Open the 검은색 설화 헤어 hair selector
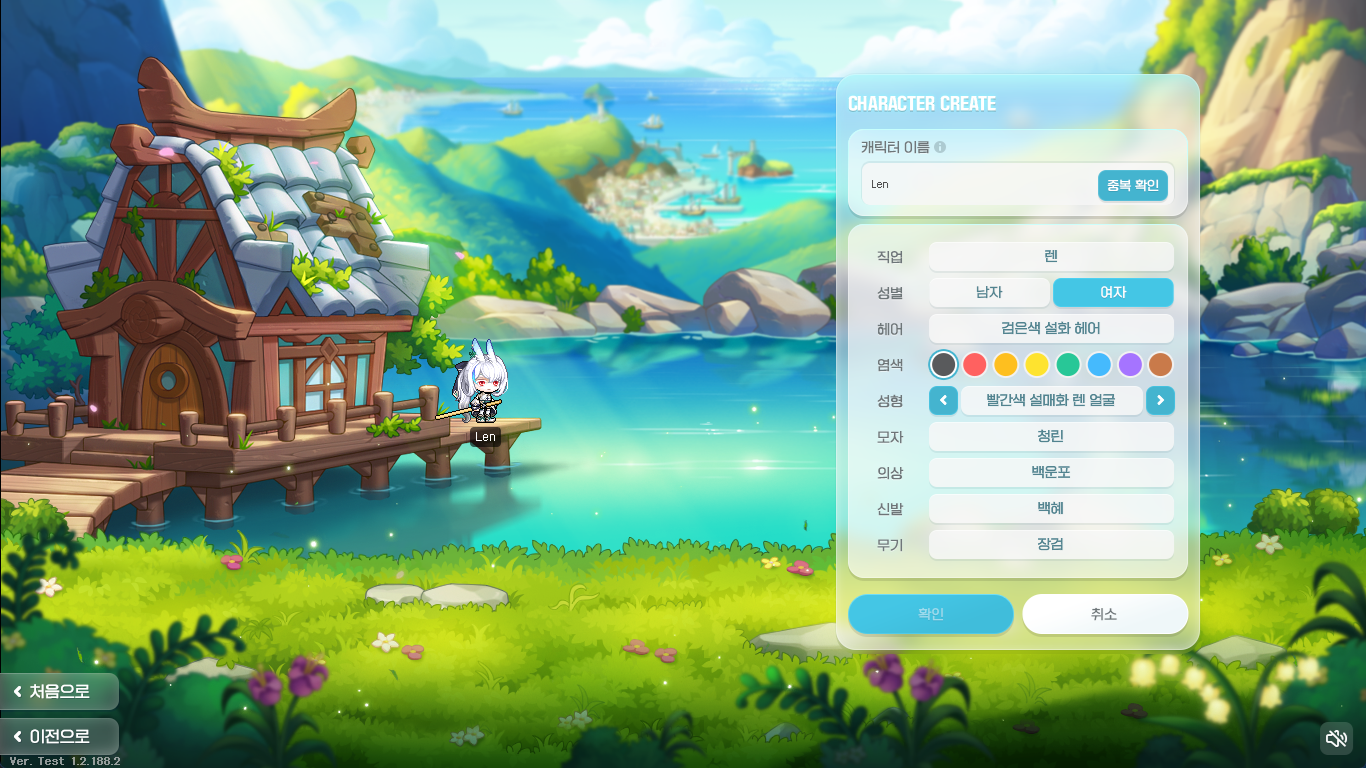The height and width of the screenshot is (768, 1366). [x=1051, y=328]
